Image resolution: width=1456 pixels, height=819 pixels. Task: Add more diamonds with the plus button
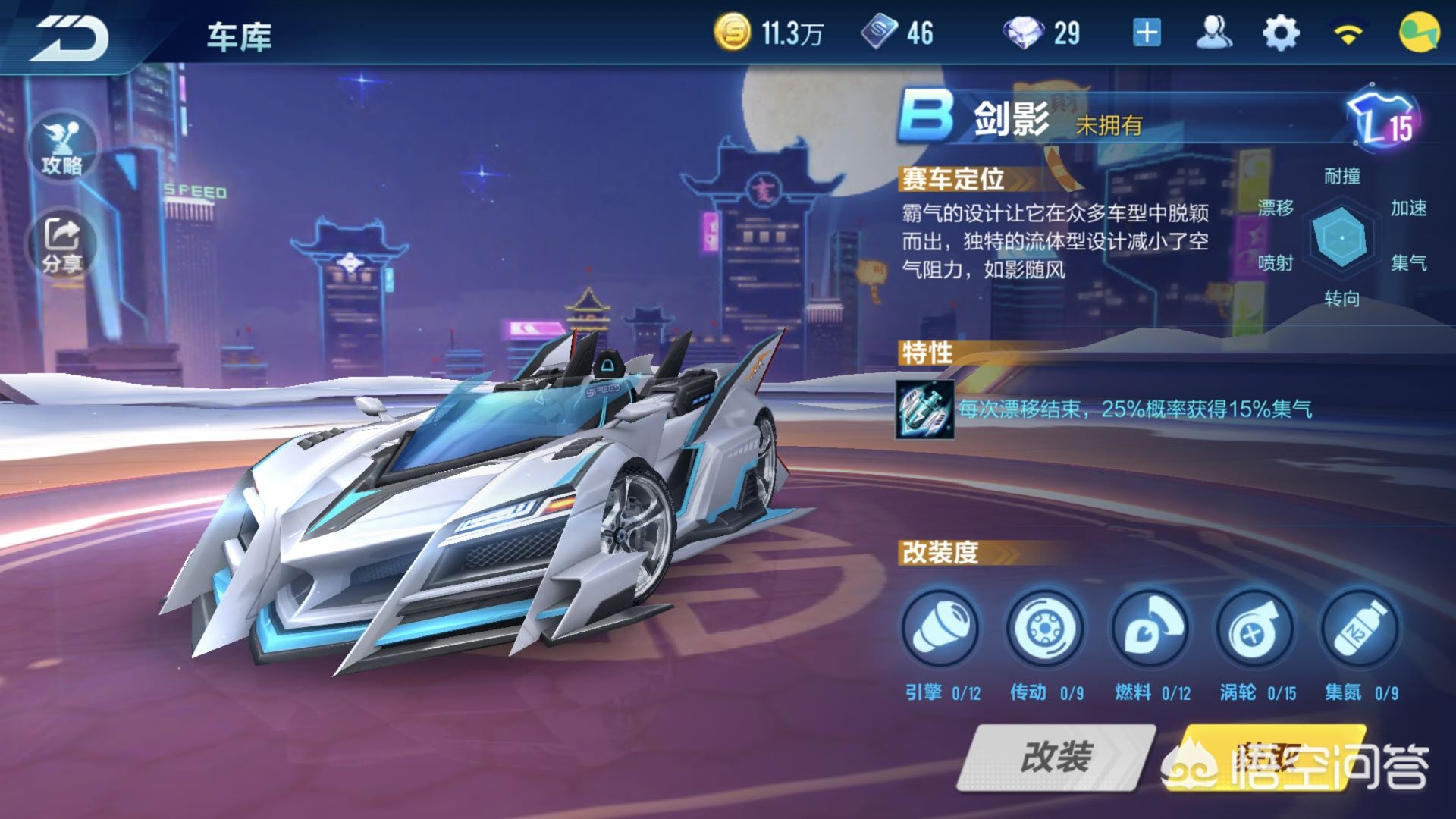pos(1147,33)
